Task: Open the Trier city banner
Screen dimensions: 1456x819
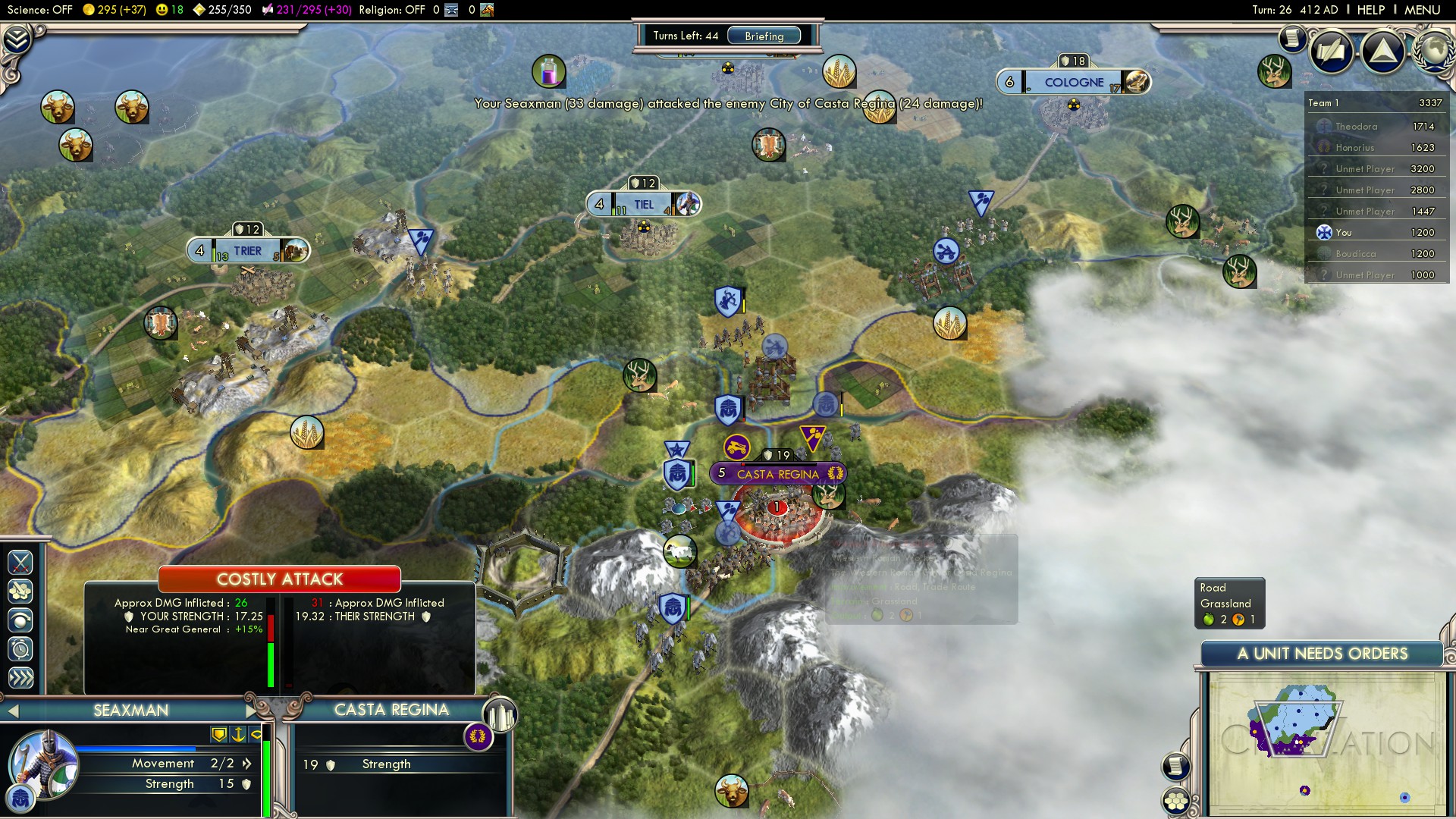Action: [247, 251]
